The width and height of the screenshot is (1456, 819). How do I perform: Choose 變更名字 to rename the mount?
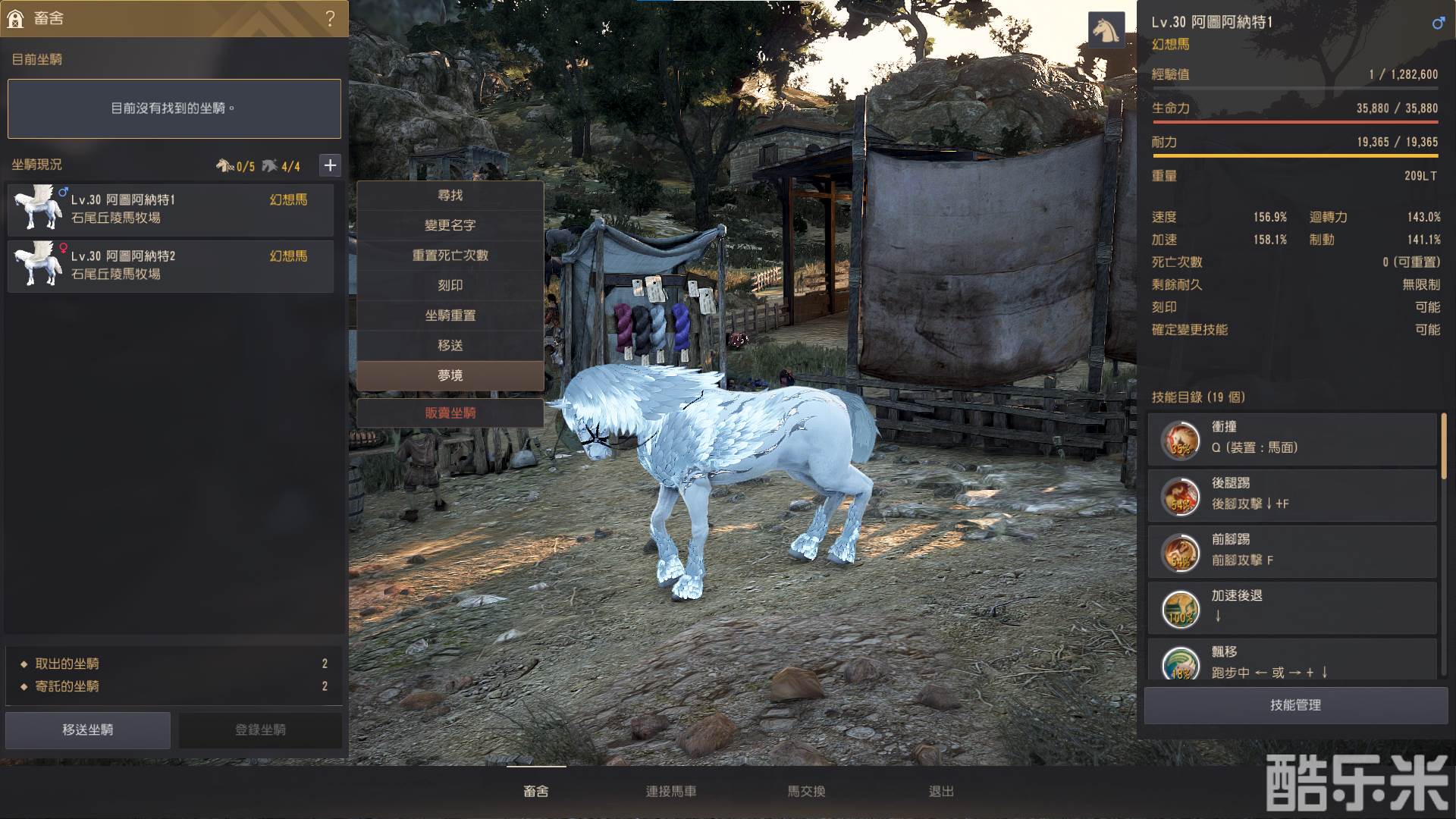coord(450,225)
